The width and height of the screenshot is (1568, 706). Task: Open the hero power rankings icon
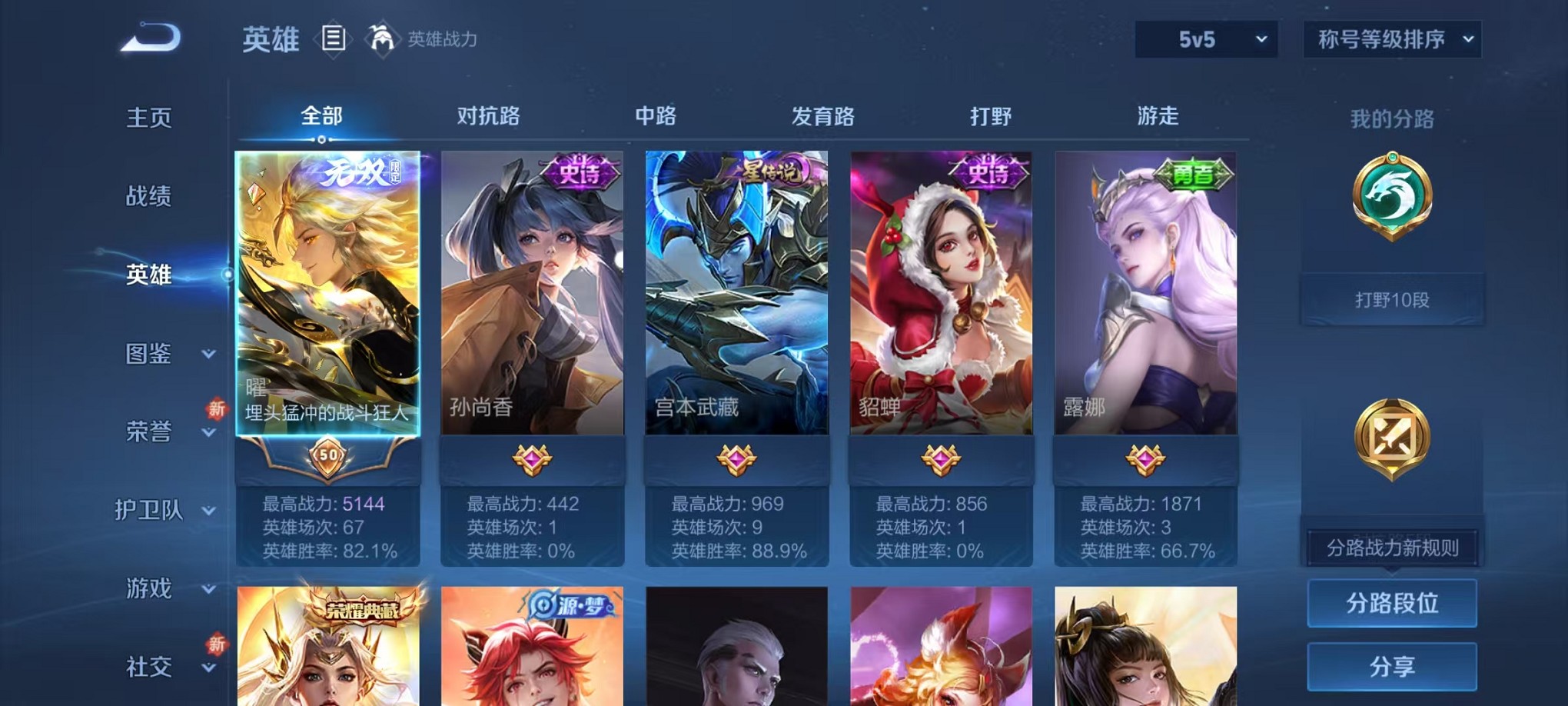383,38
